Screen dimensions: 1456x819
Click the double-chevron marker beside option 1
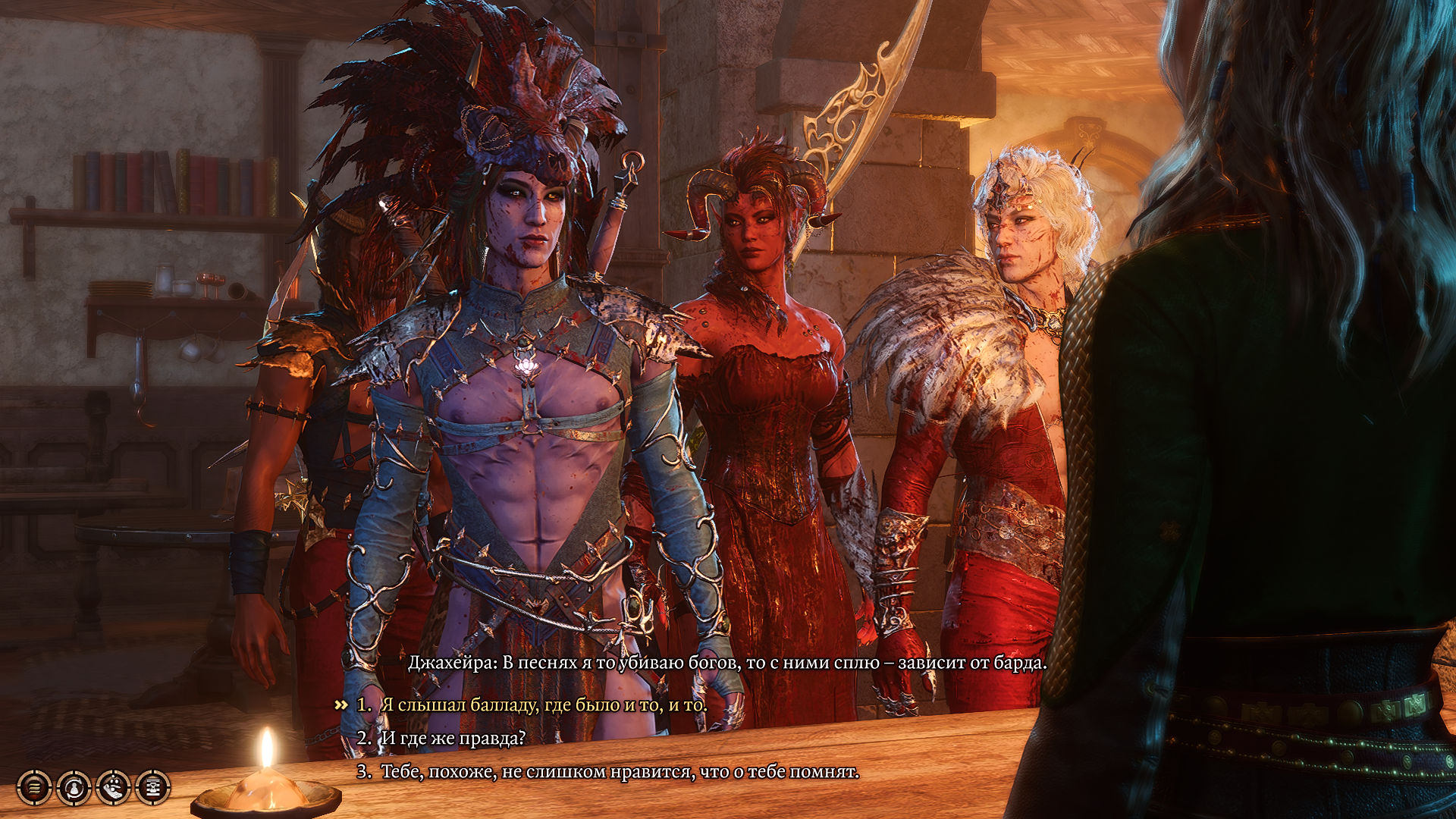pyautogui.click(x=340, y=705)
